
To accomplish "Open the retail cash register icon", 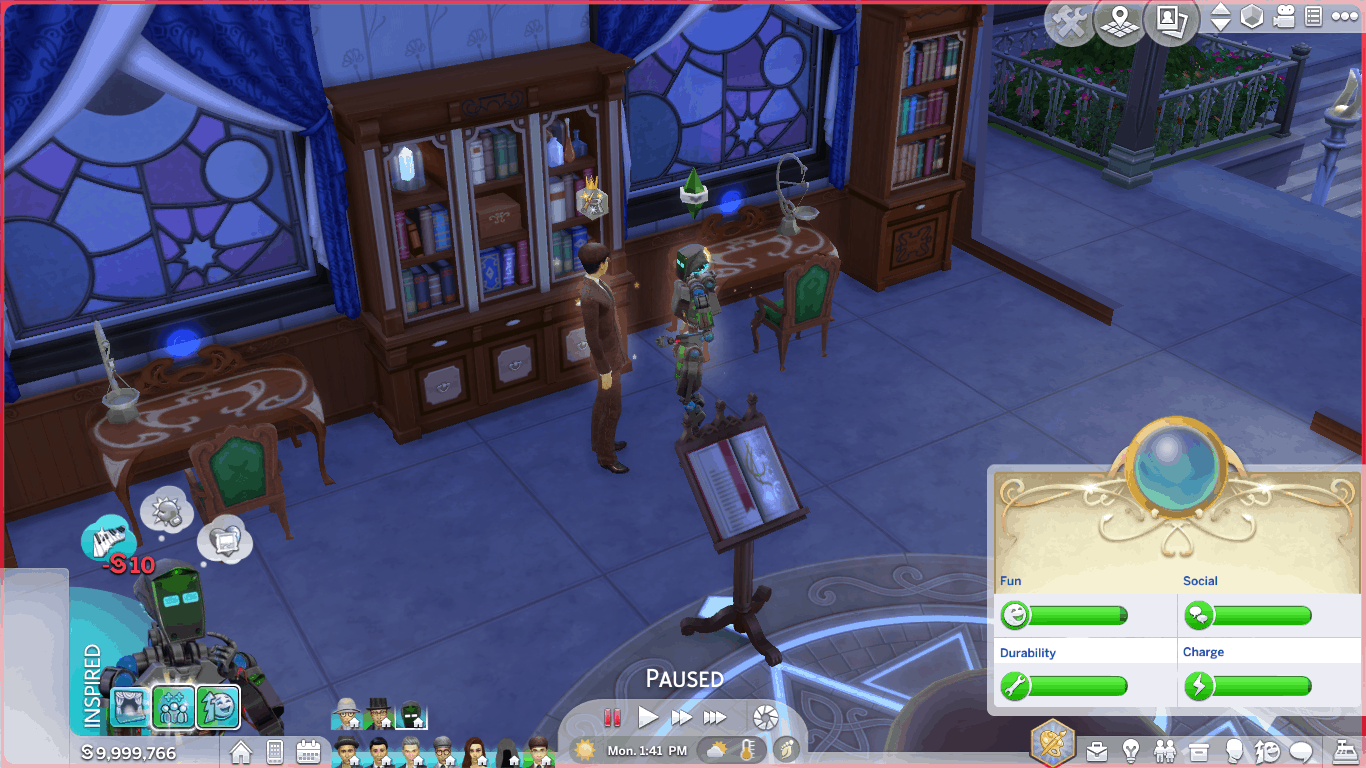I will (x=1345, y=751).
